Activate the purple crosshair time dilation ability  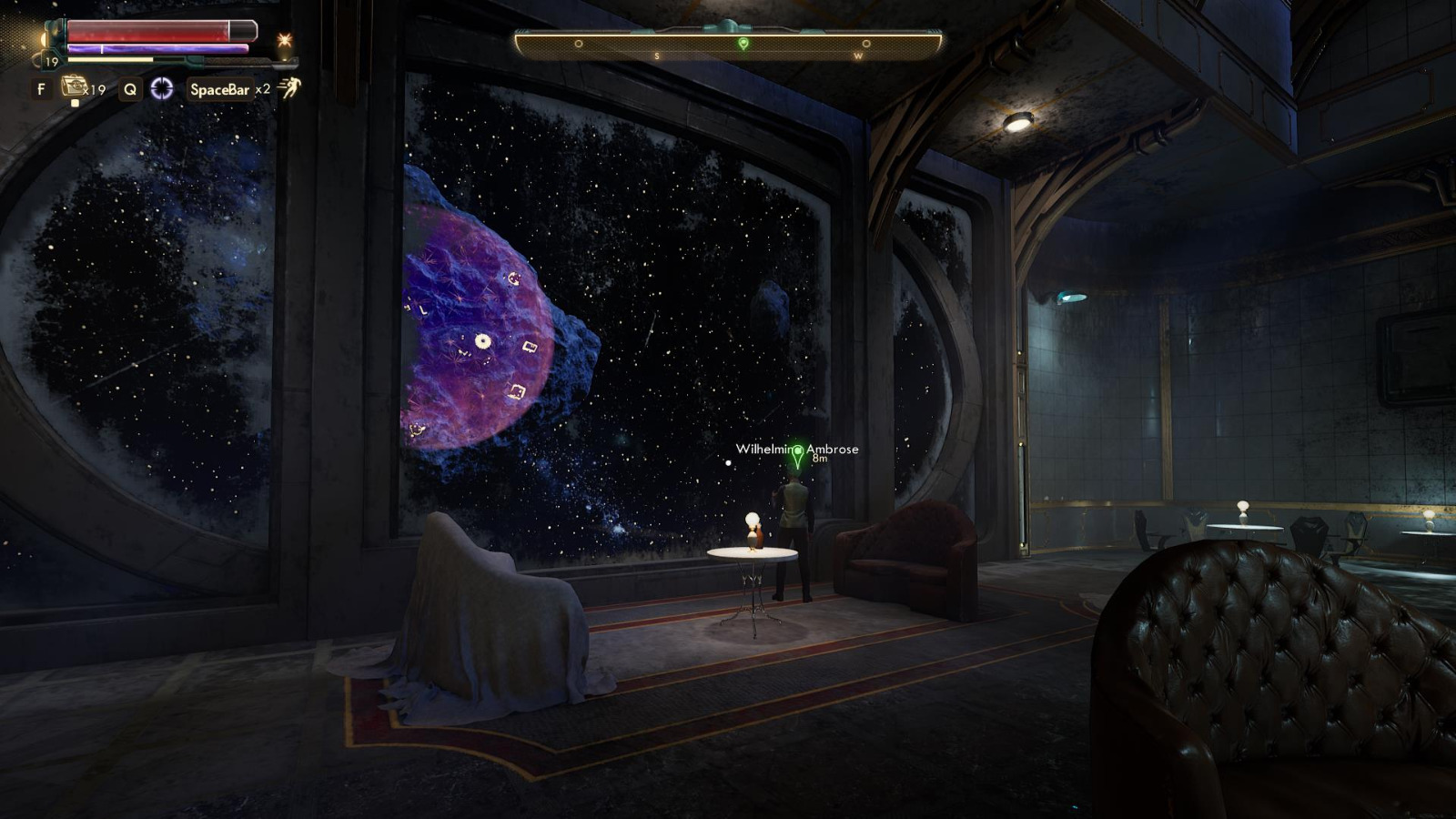162,88
